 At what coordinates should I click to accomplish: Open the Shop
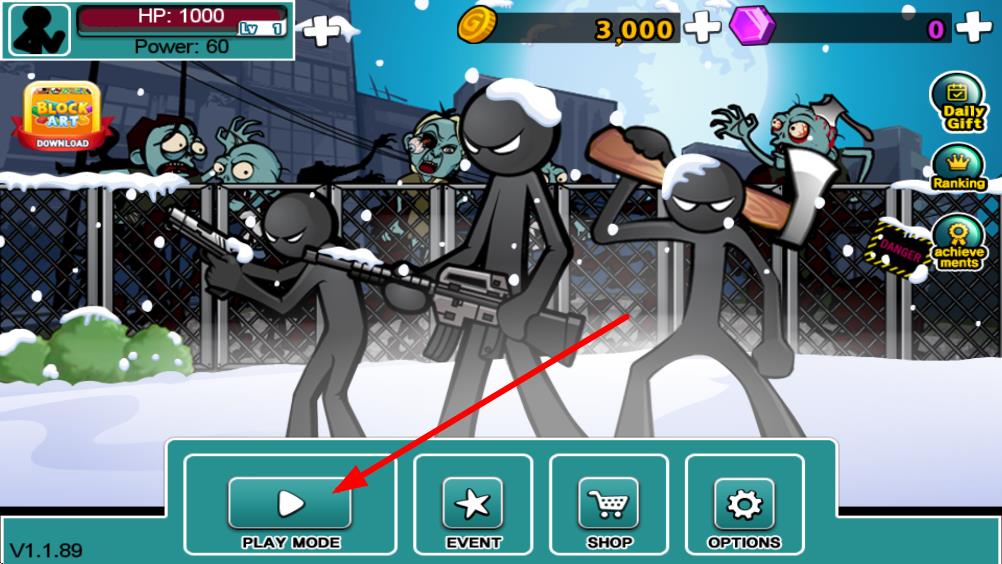coord(609,503)
